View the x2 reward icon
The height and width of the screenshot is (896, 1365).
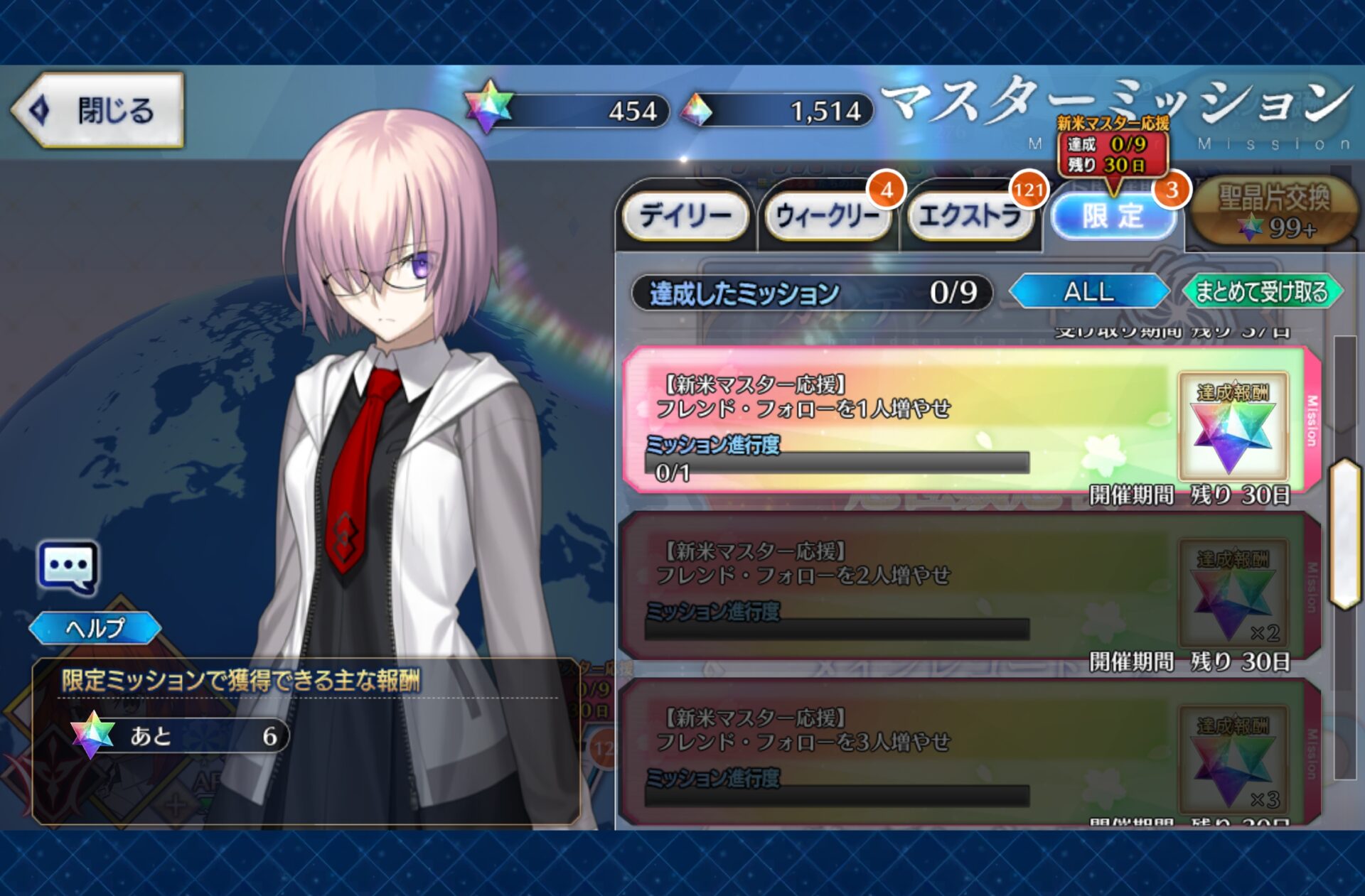(x=1233, y=594)
